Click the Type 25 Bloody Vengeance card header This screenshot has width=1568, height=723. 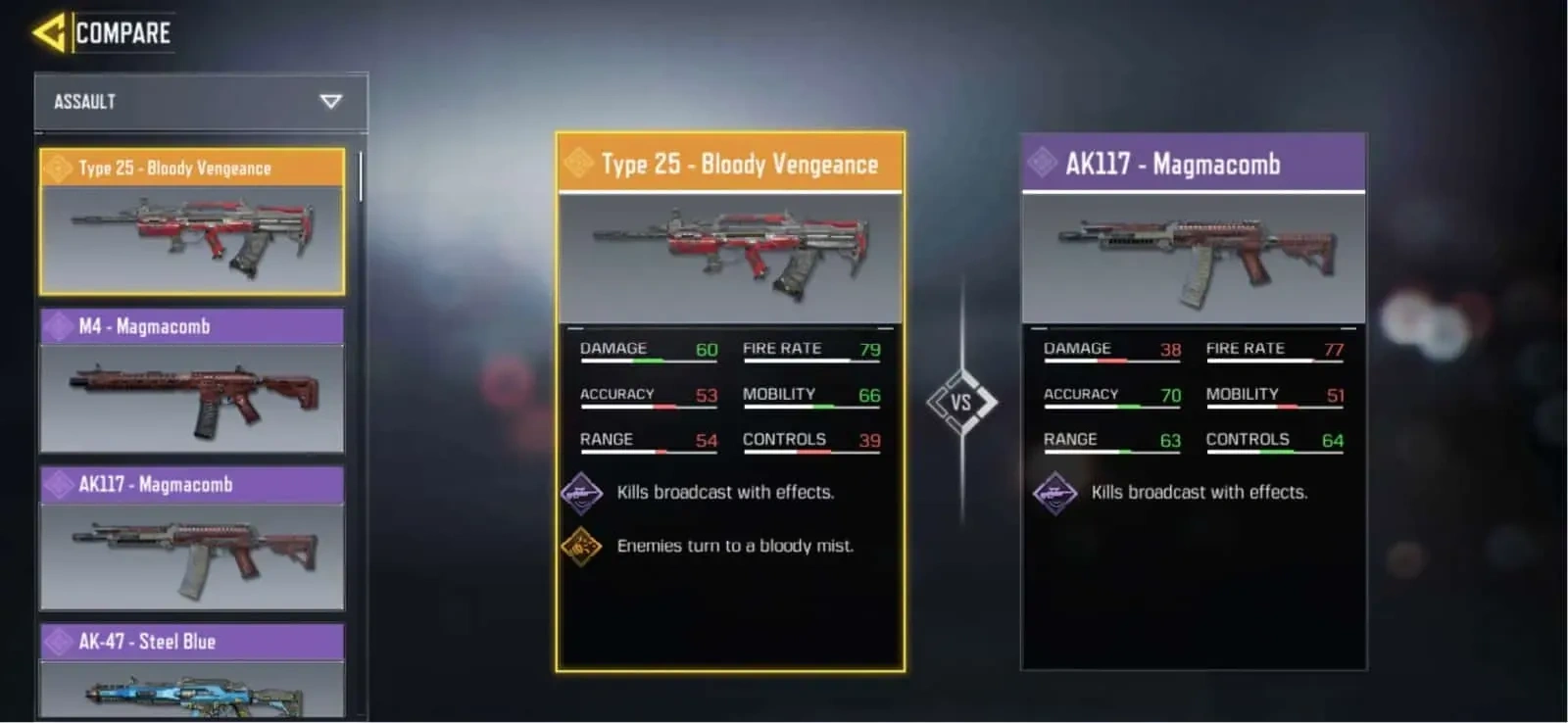(730, 164)
